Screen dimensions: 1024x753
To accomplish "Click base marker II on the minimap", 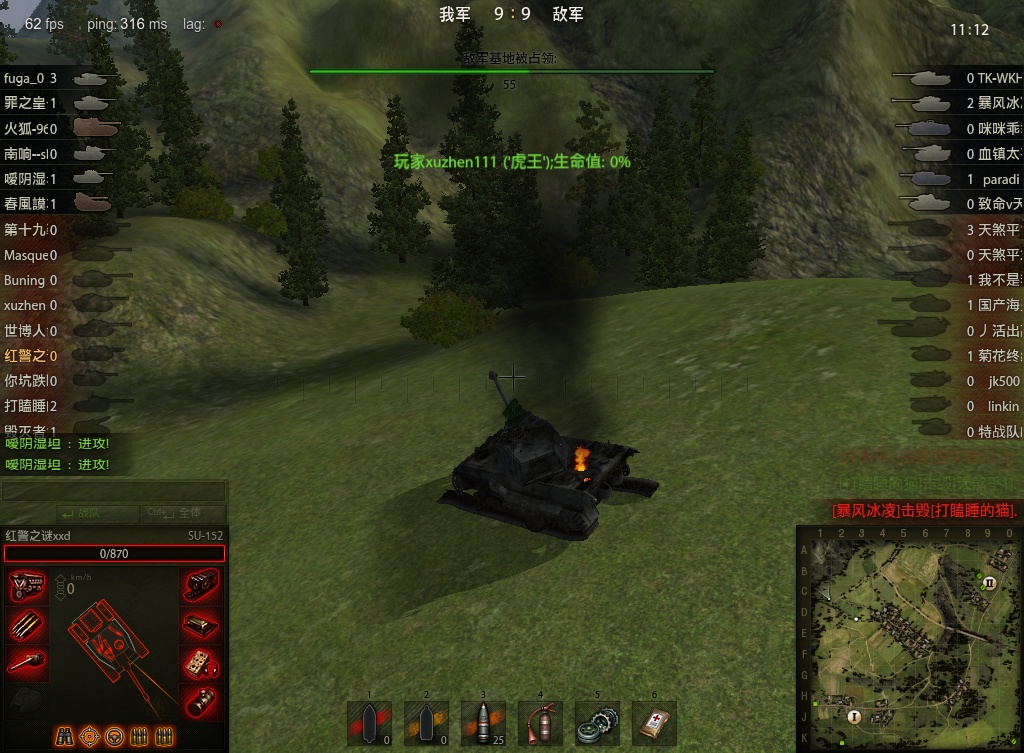I will point(990,582).
